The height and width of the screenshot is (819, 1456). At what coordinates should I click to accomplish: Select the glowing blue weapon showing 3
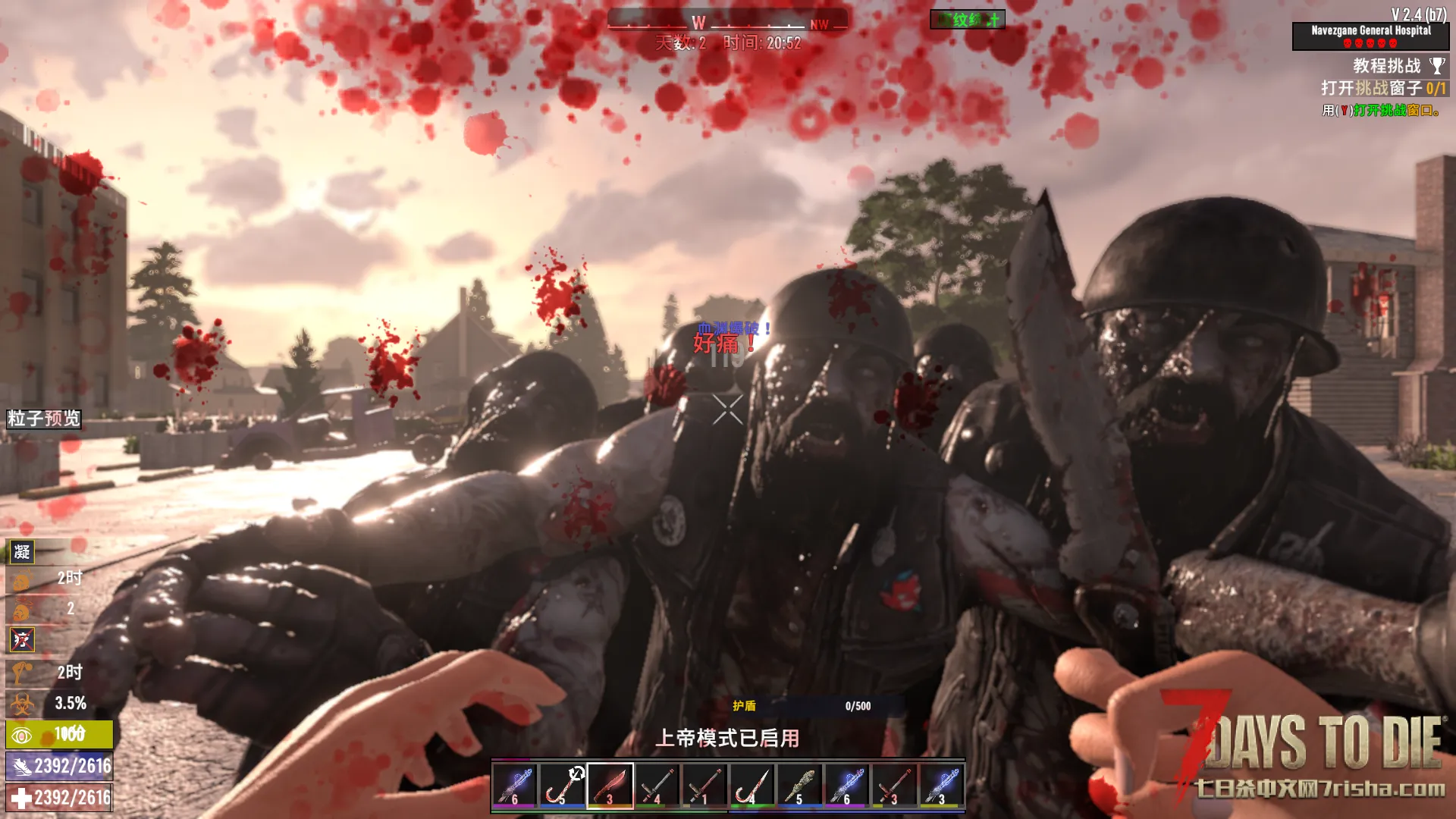click(x=941, y=786)
